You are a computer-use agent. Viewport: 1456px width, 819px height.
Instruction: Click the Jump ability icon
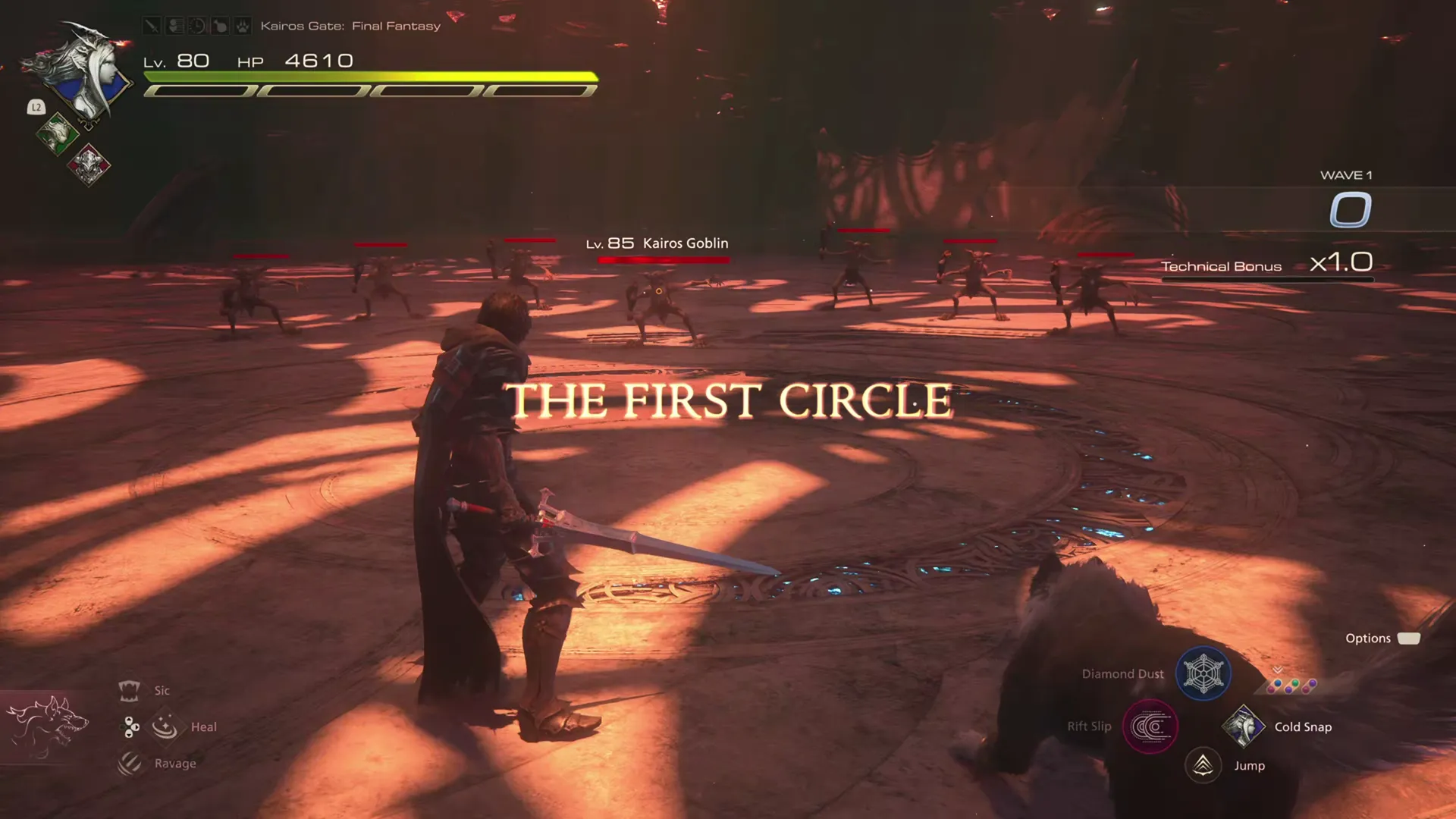pyautogui.click(x=1203, y=766)
